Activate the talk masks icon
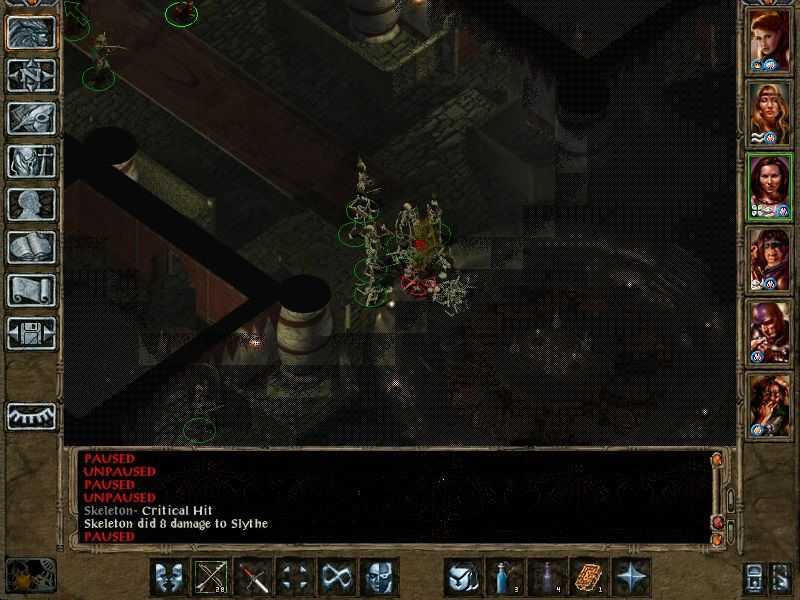This screenshot has width=800, height=600. (x=170, y=577)
